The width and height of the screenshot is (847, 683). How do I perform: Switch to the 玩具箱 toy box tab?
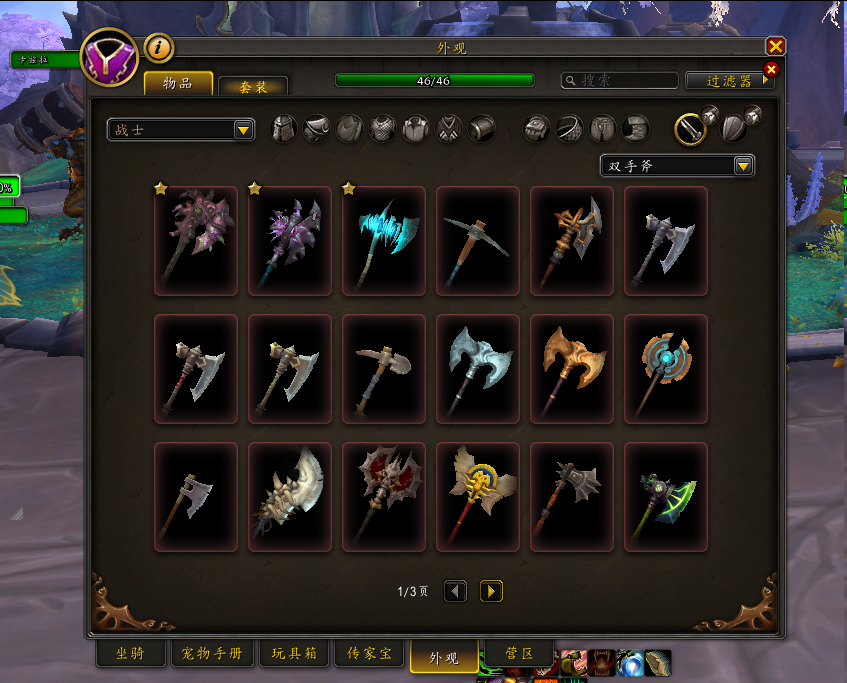[294, 654]
